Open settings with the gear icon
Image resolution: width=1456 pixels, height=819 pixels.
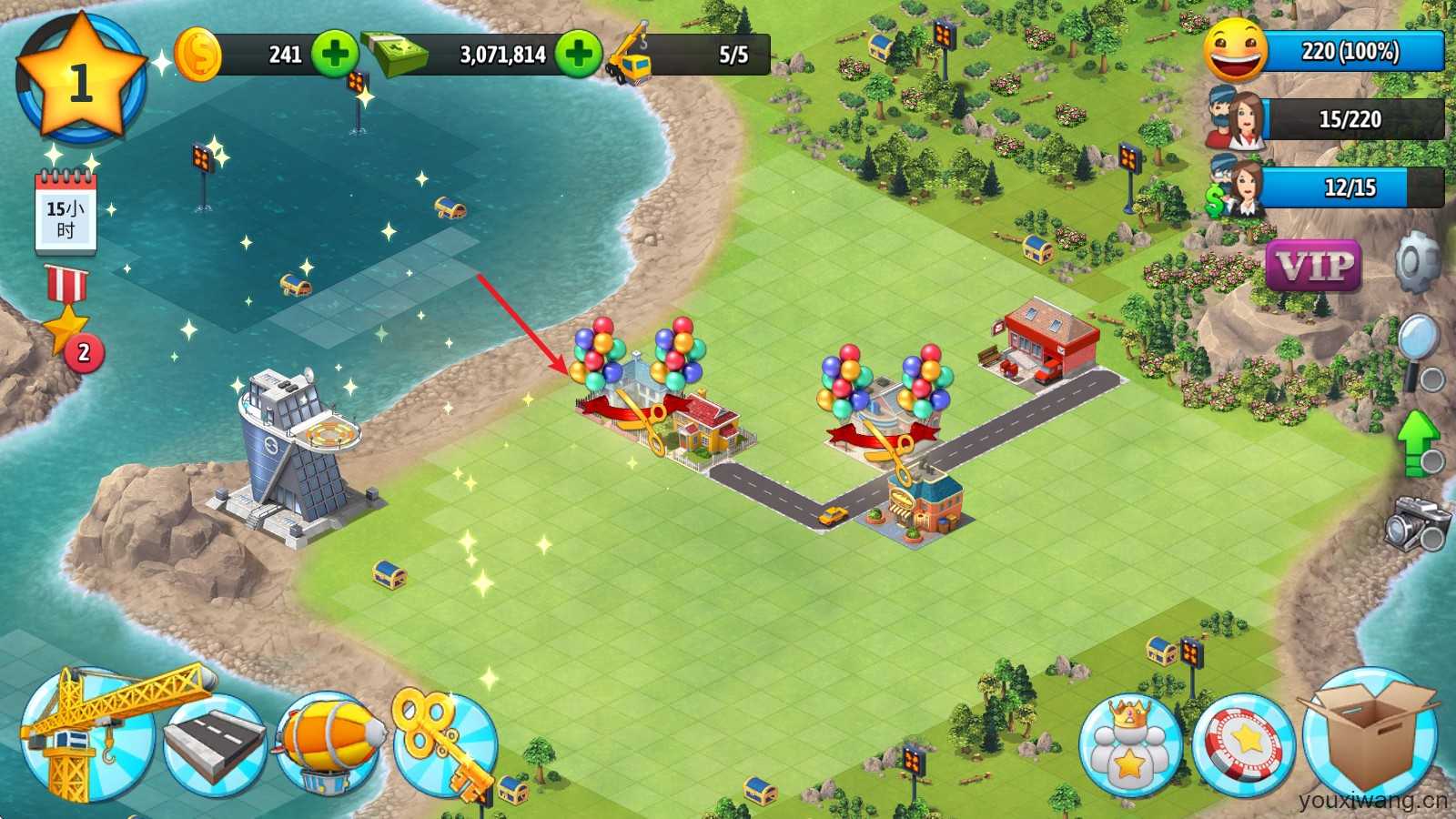pos(1417,262)
